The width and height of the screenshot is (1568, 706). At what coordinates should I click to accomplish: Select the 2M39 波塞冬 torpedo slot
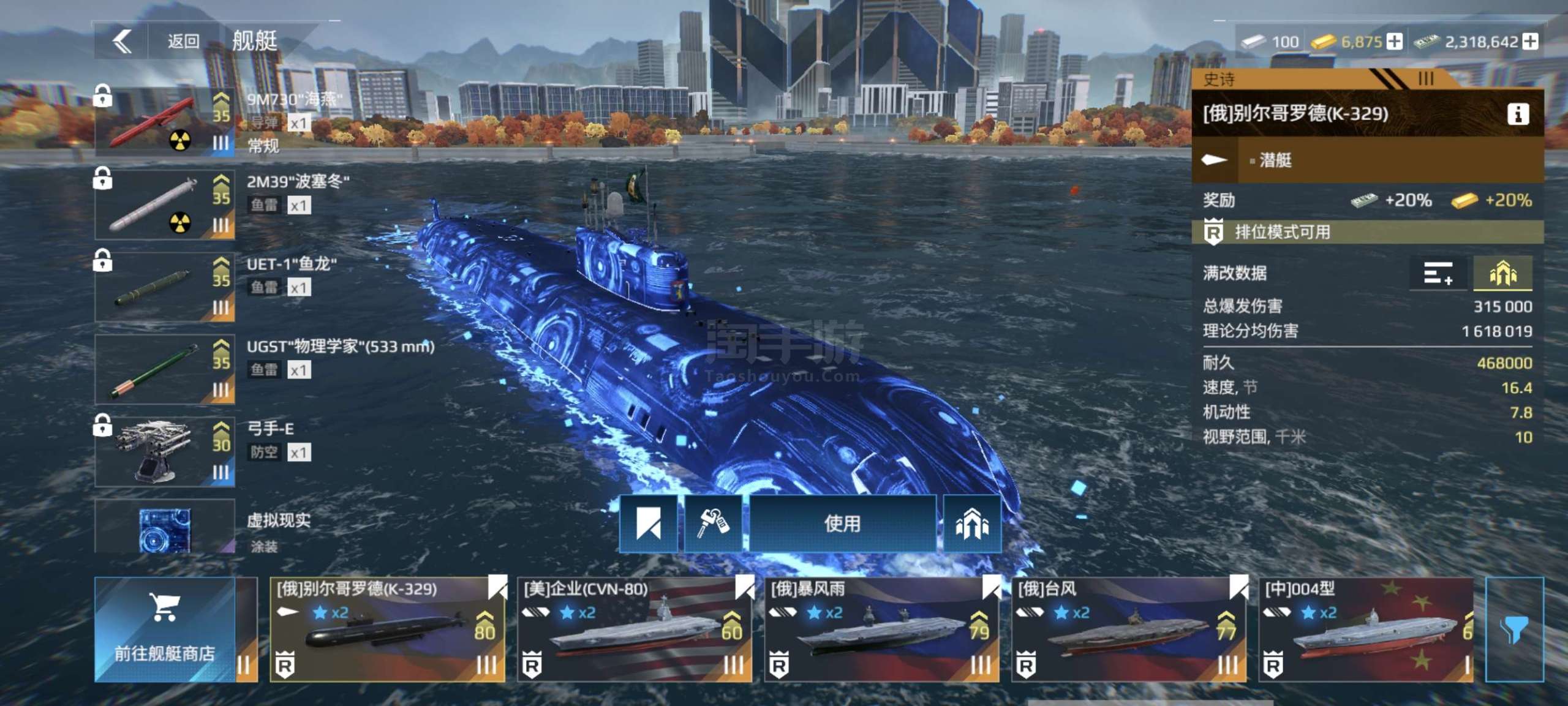coord(164,205)
